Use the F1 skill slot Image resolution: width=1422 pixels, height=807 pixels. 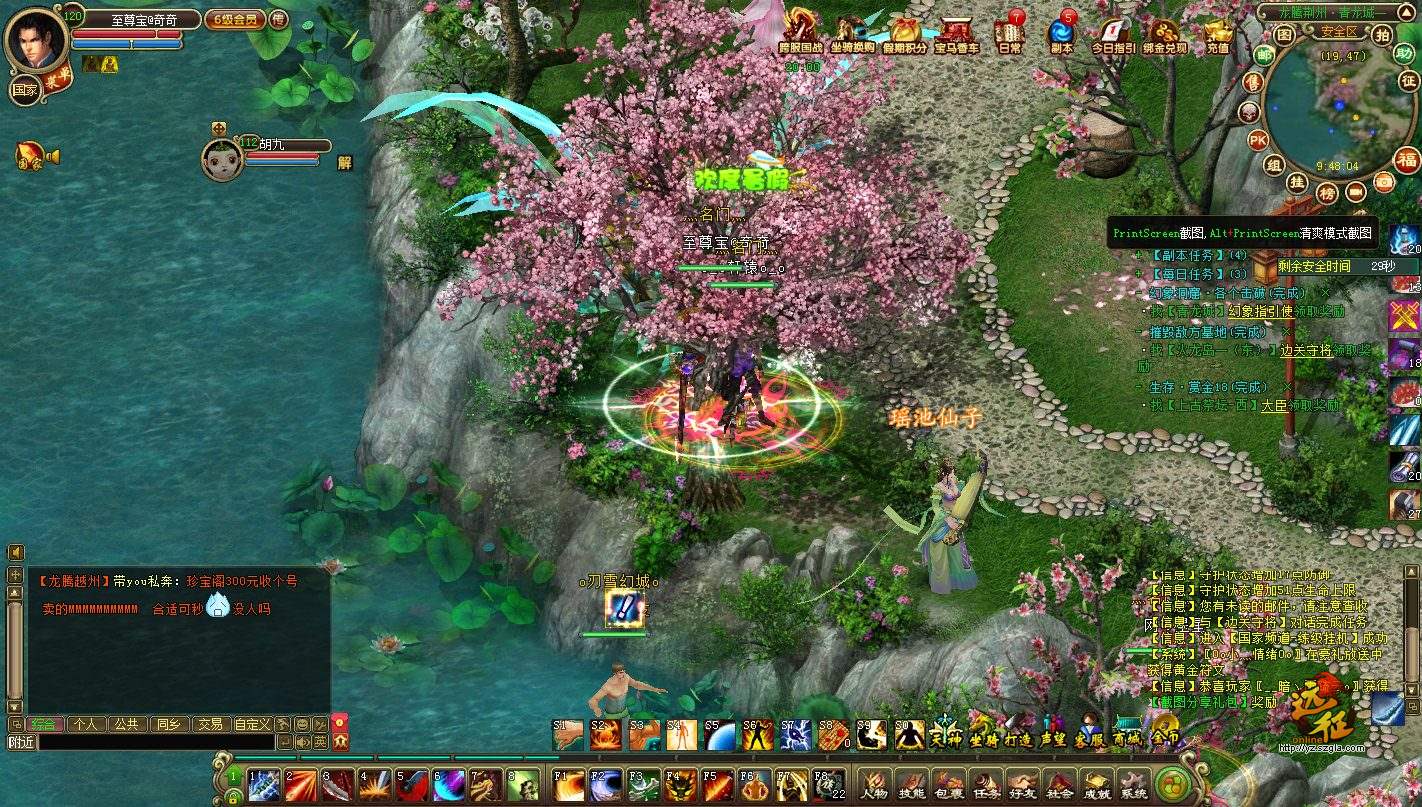point(569,784)
